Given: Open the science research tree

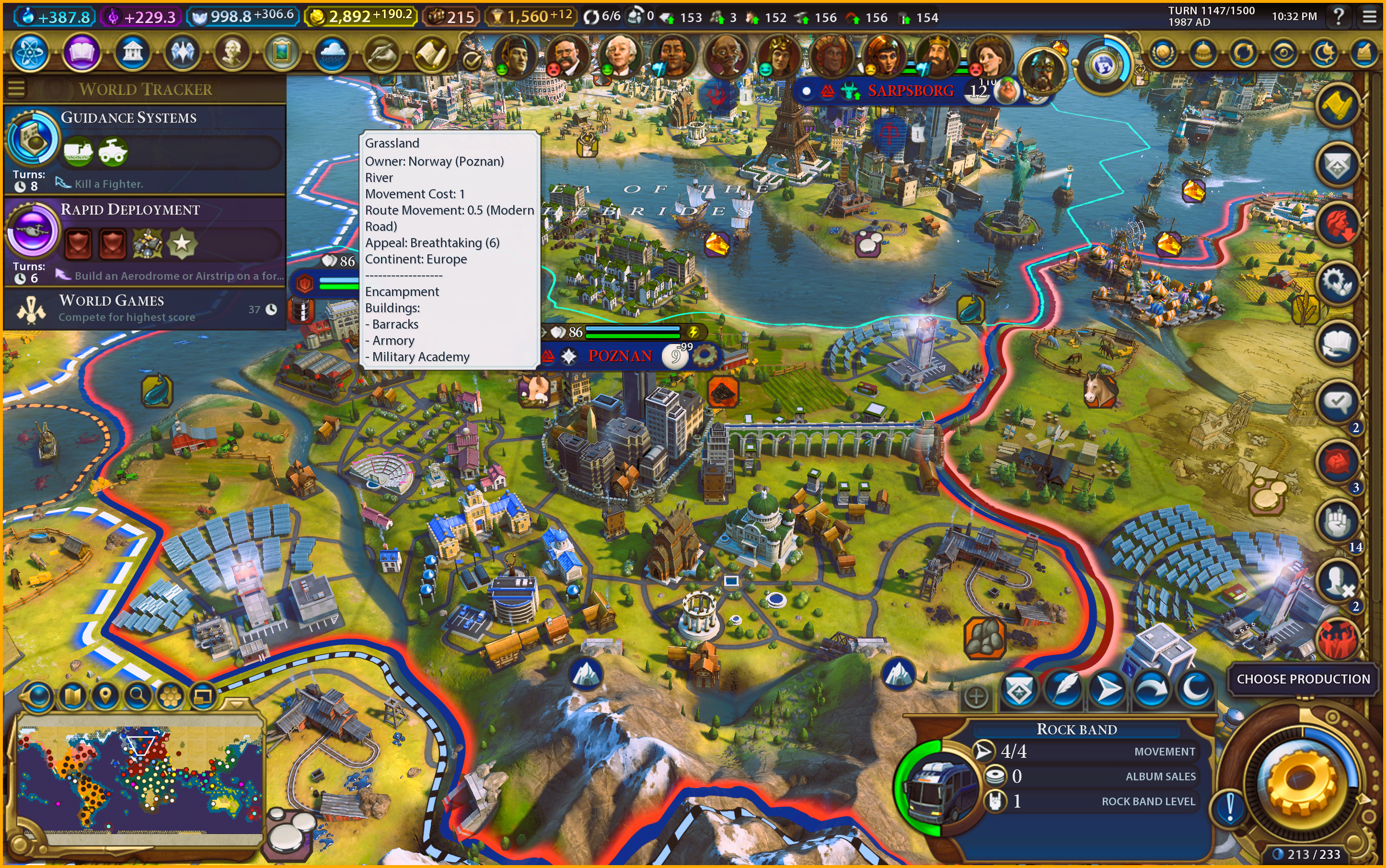Looking at the screenshot, I should pos(29,53).
